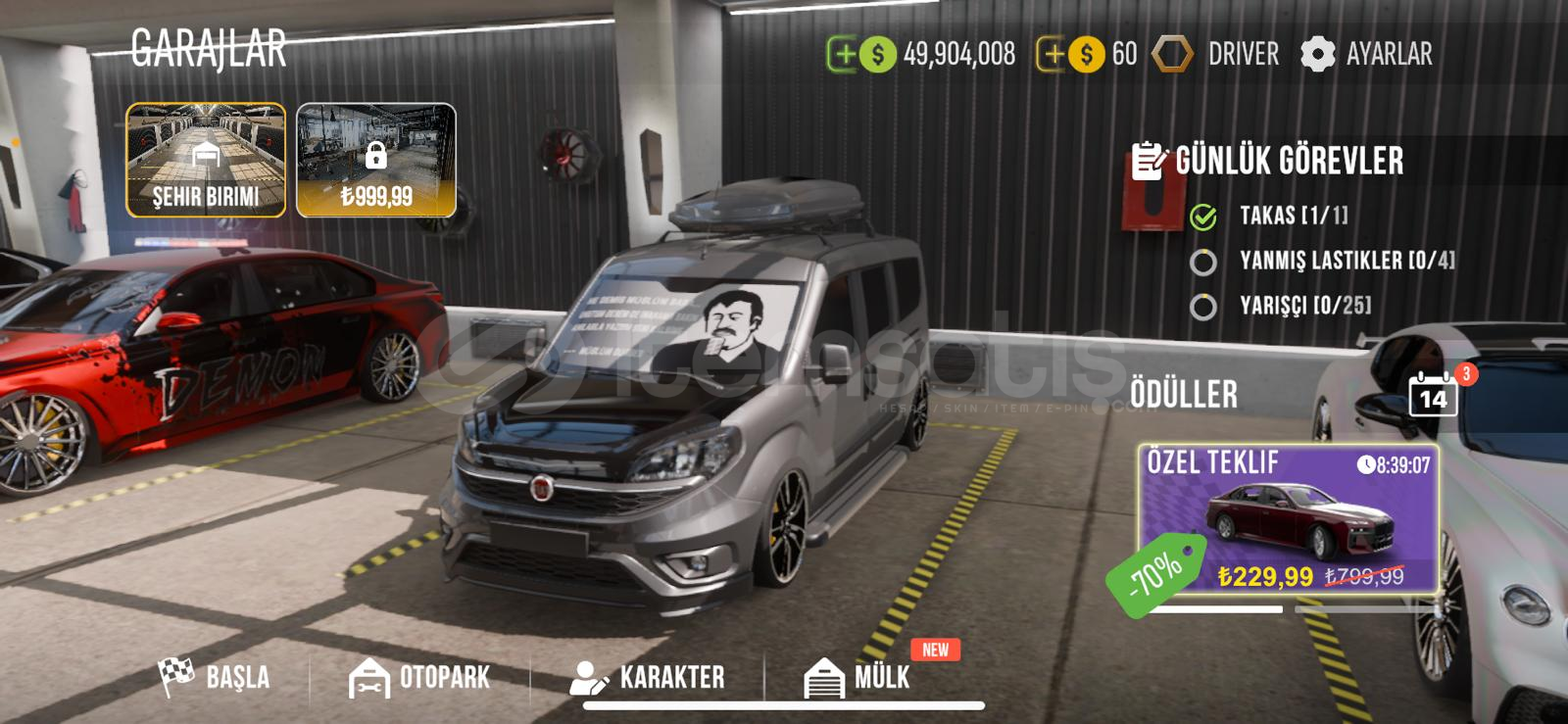Open Ayarlar settings
The image size is (1568, 724).
[x=1367, y=54]
